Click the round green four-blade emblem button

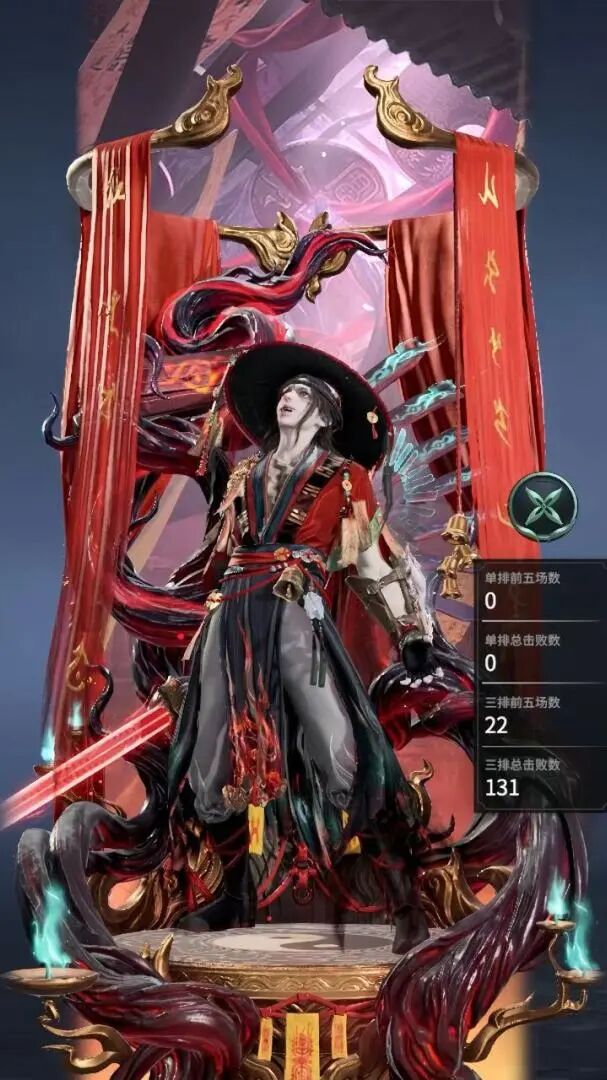(542, 507)
